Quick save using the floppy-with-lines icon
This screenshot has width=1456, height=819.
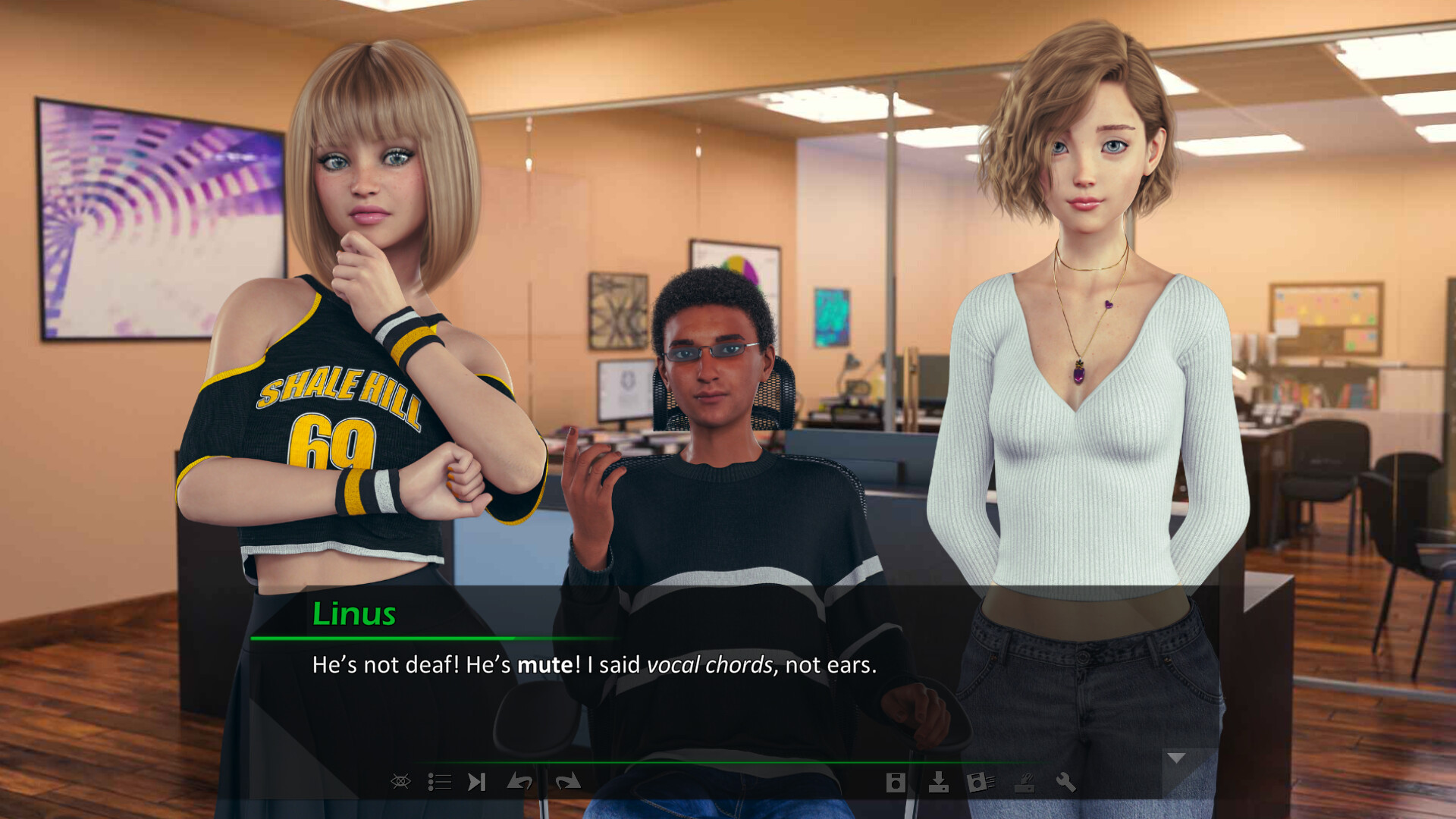tap(981, 782)
